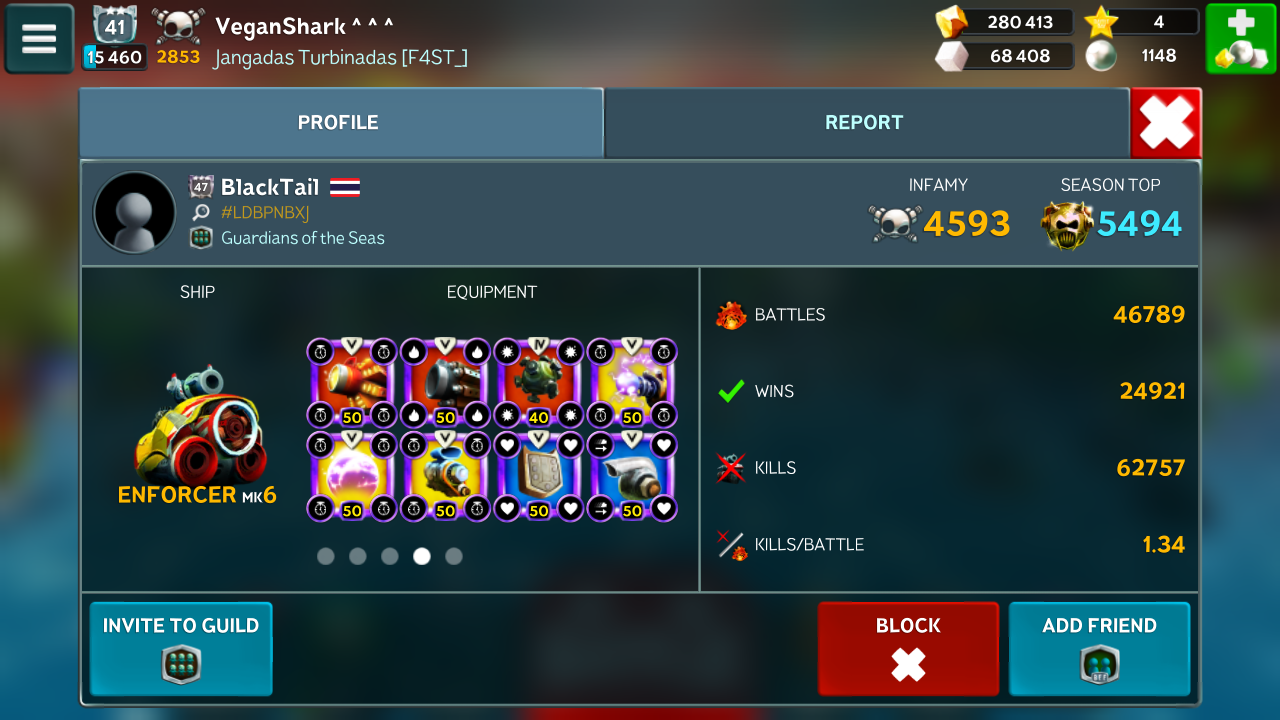Choose the level 40 green mine item
The image size is (1280, 720).
click(539, 383)
